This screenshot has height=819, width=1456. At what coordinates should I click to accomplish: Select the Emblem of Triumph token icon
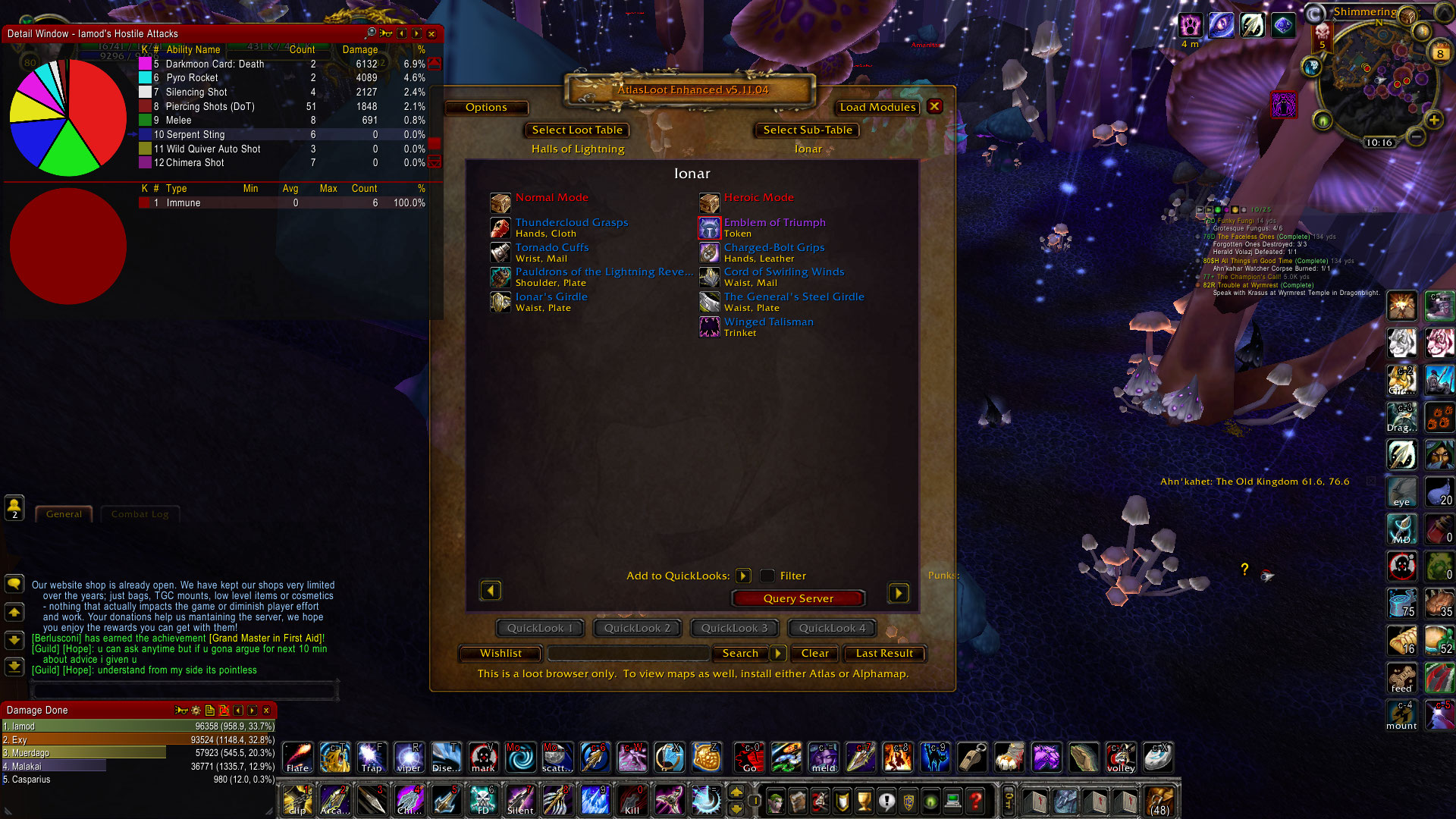709,227
